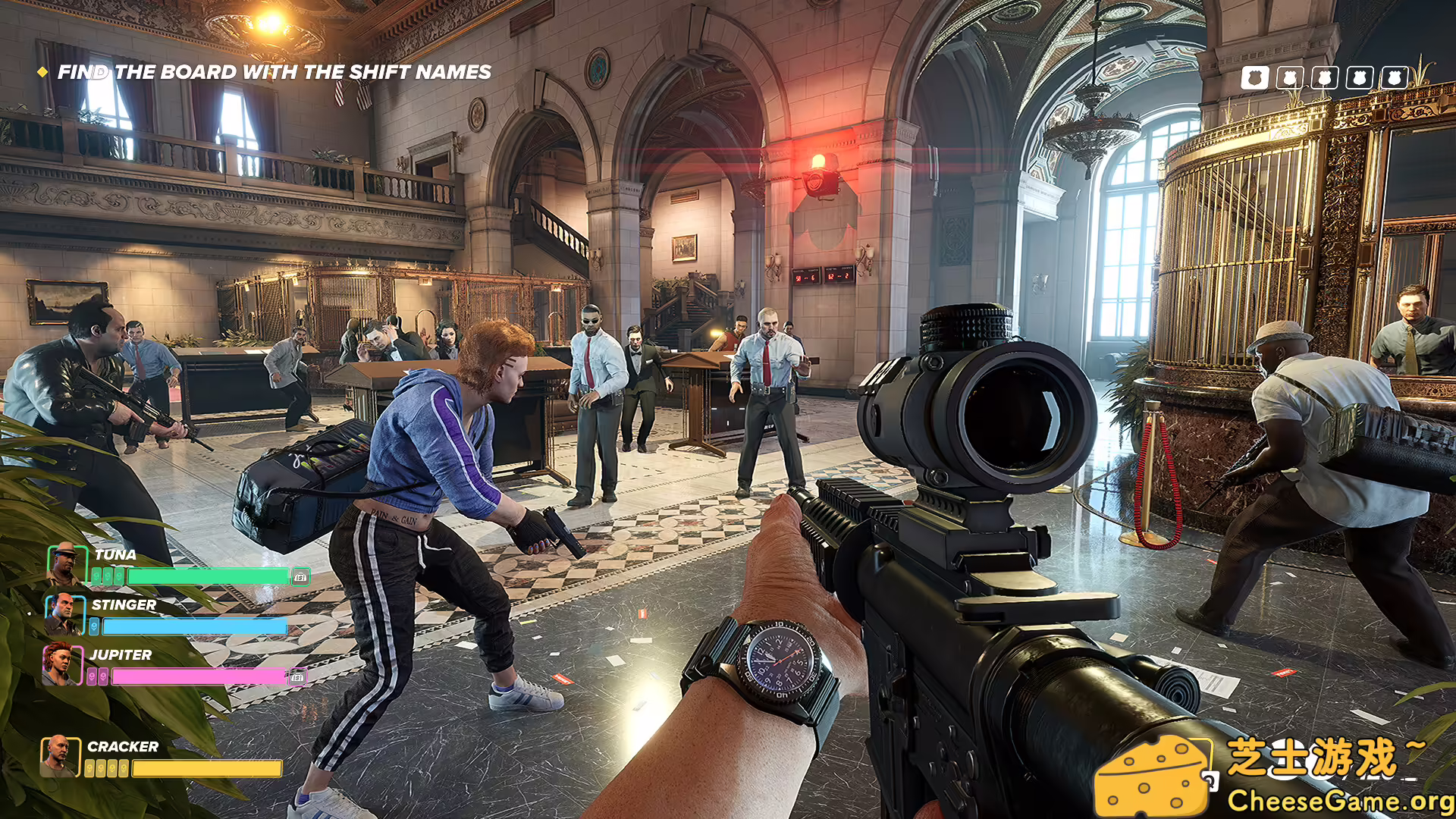
Task: Select Stinger's crew portrait
Action: (64, 614)
